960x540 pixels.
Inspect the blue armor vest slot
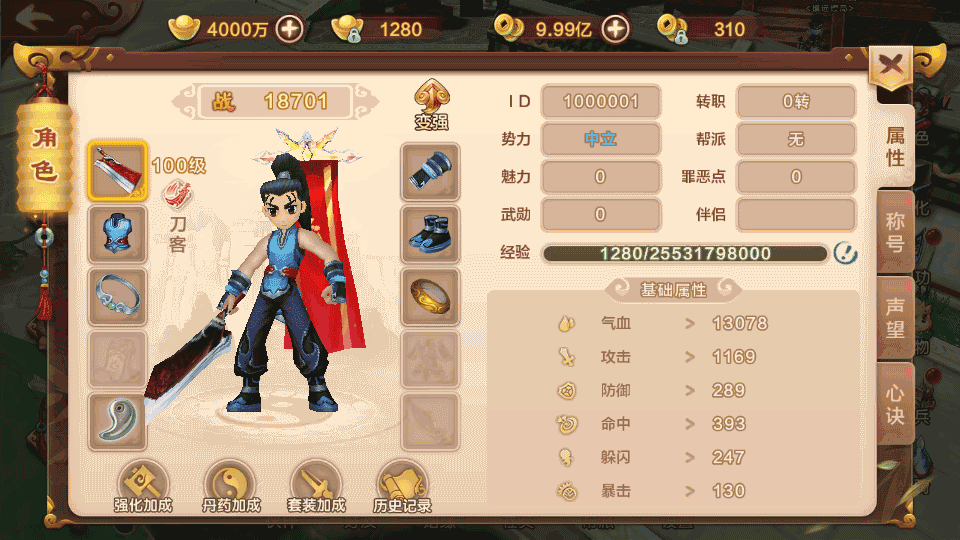(x=118, y=234)
